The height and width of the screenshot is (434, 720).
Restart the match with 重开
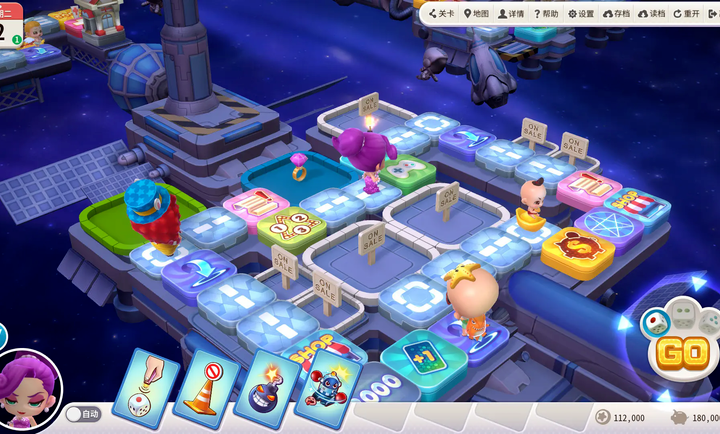687,13
